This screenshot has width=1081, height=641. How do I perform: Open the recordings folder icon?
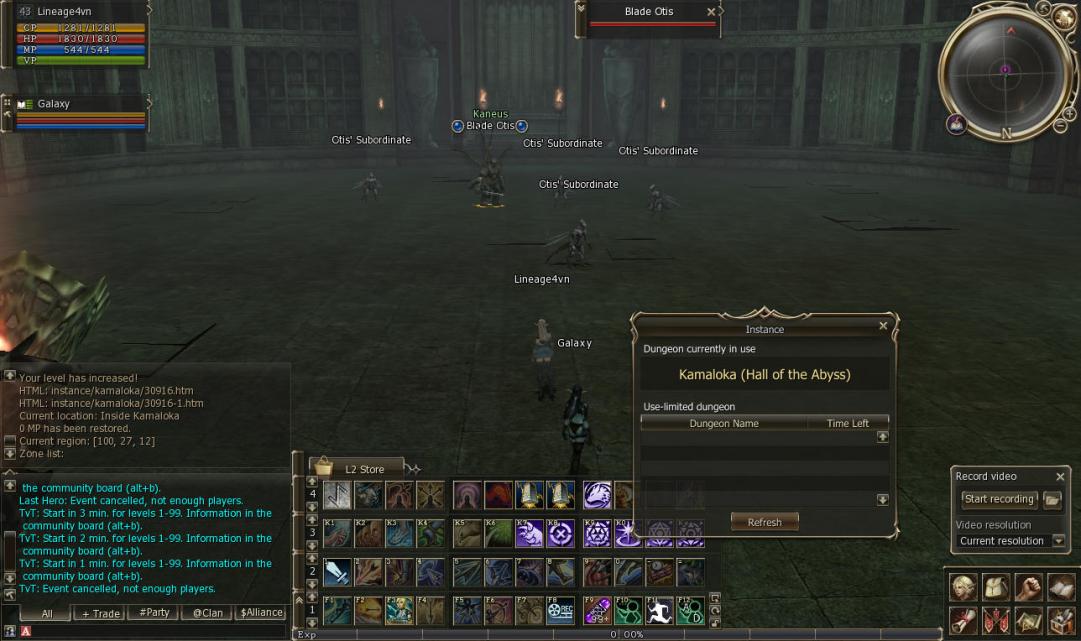1052,499
